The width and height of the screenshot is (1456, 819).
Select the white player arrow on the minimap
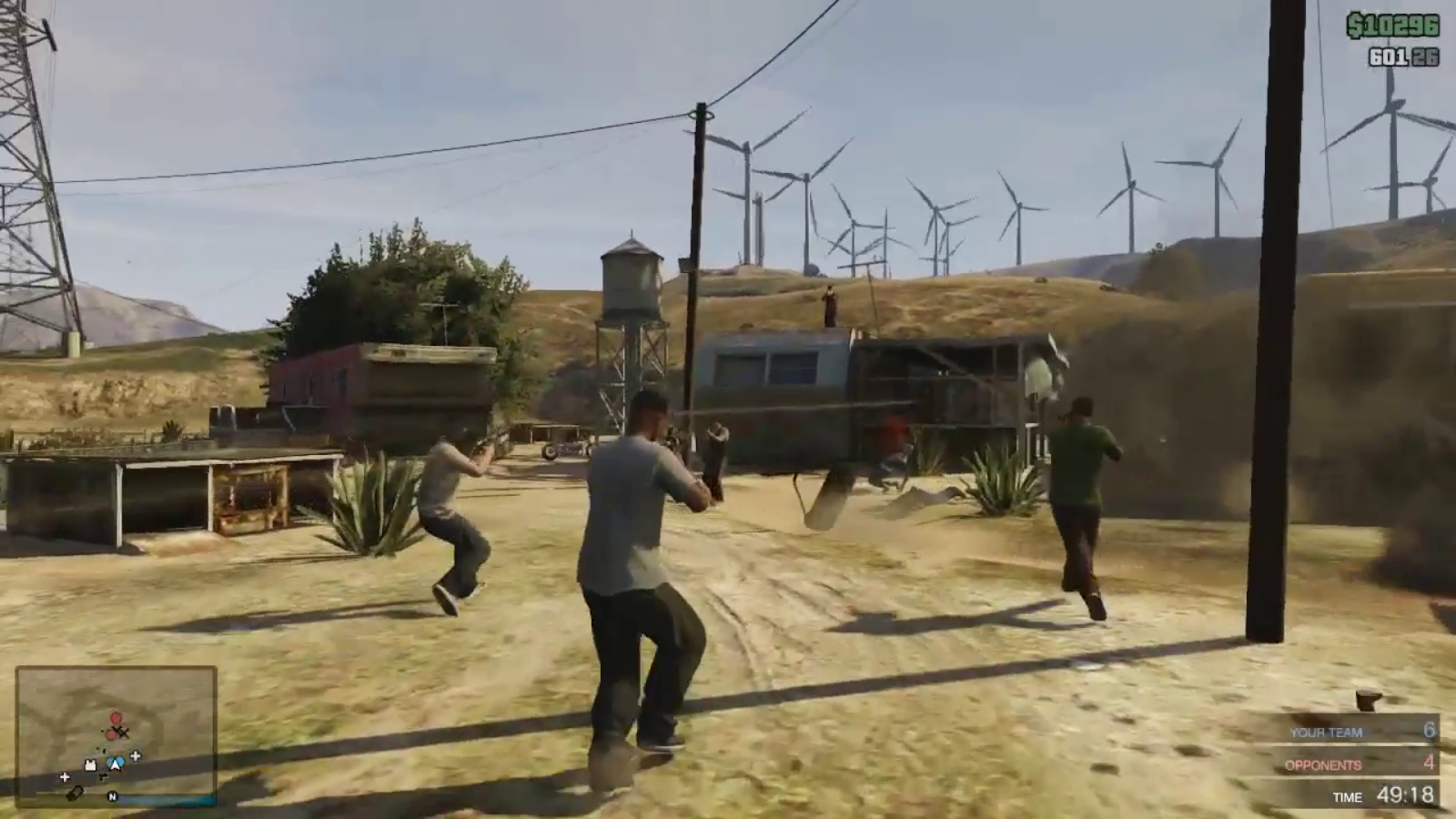coord(116,764)
